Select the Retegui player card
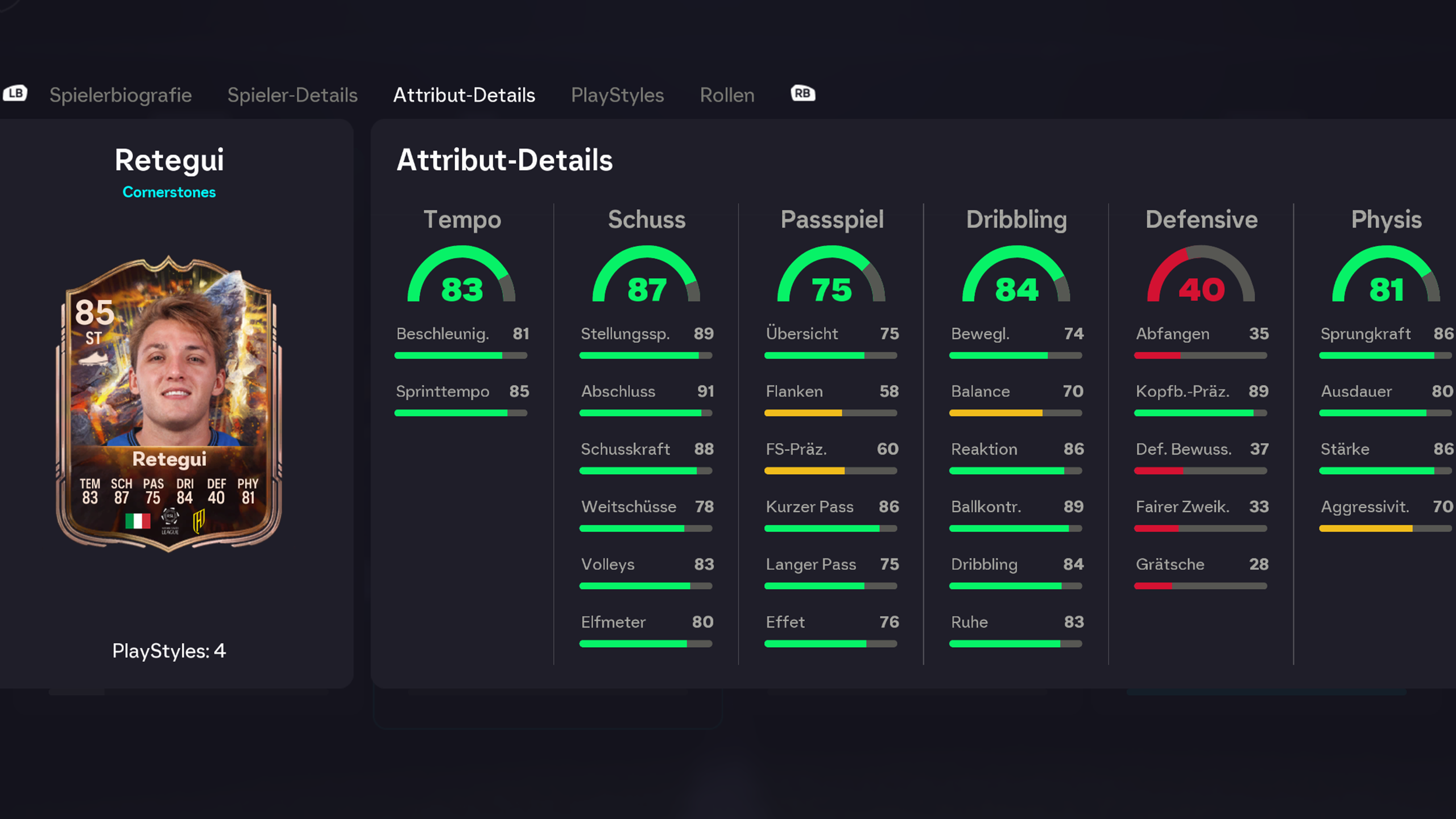The width and height of the screenshot is (1456, 819). coord(169,404)
